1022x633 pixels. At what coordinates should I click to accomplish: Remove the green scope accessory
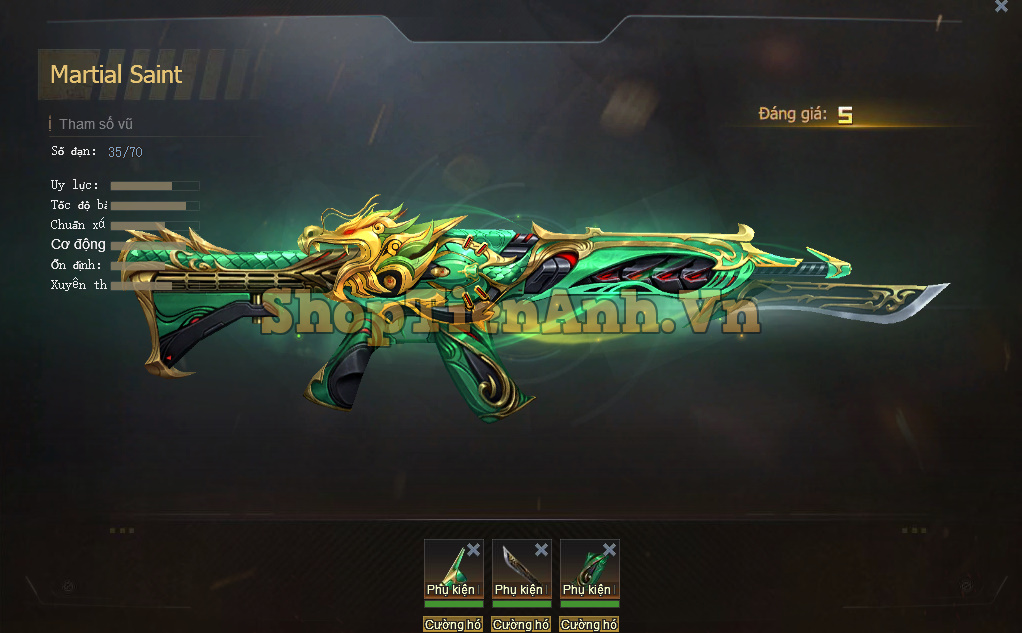tap(473, 550)
